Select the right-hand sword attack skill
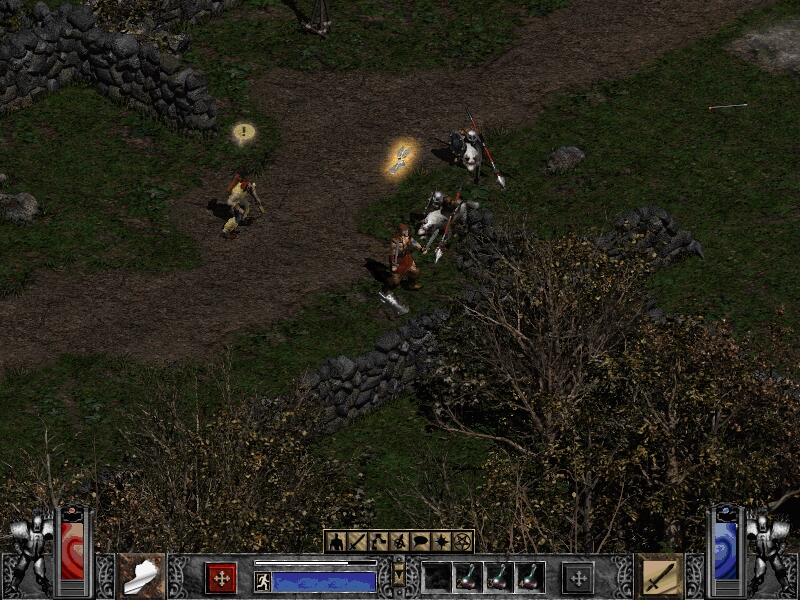The width and height of the screenshot is (800, 600). [x=660, y=576]
